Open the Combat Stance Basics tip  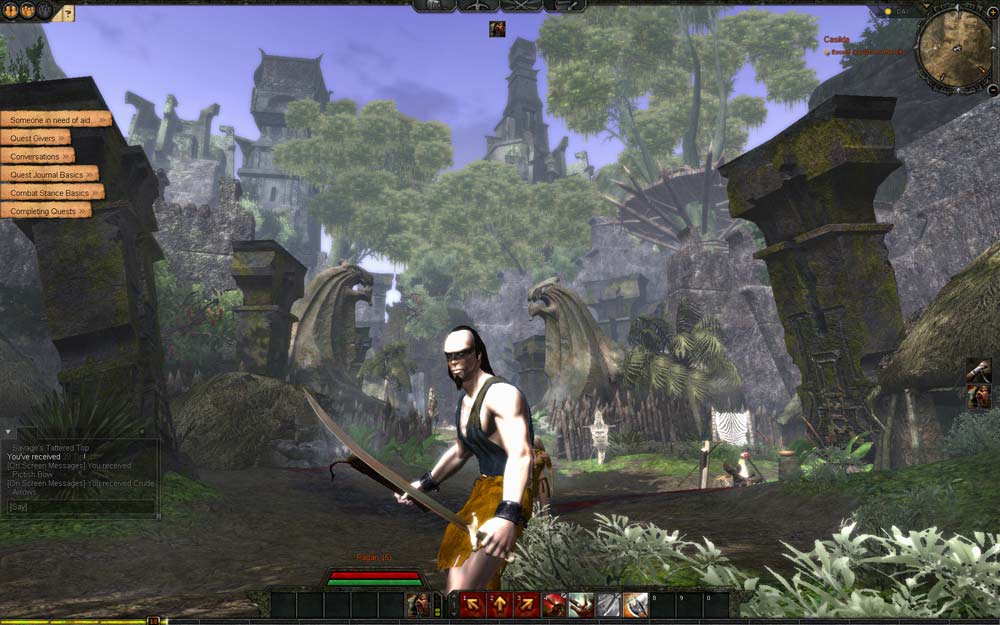[51, 192]
